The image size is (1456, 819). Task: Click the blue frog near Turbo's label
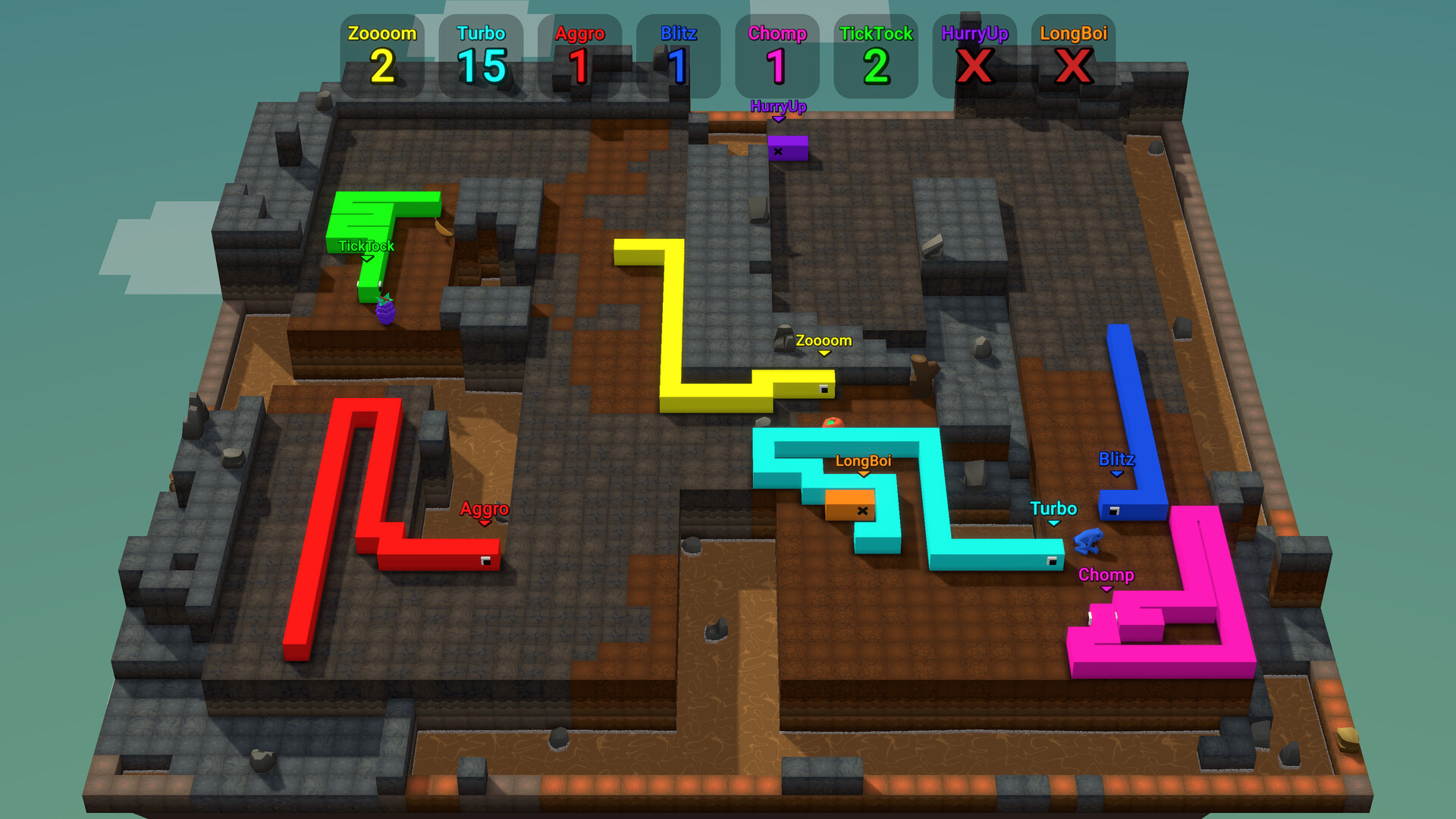(1089, 540)
